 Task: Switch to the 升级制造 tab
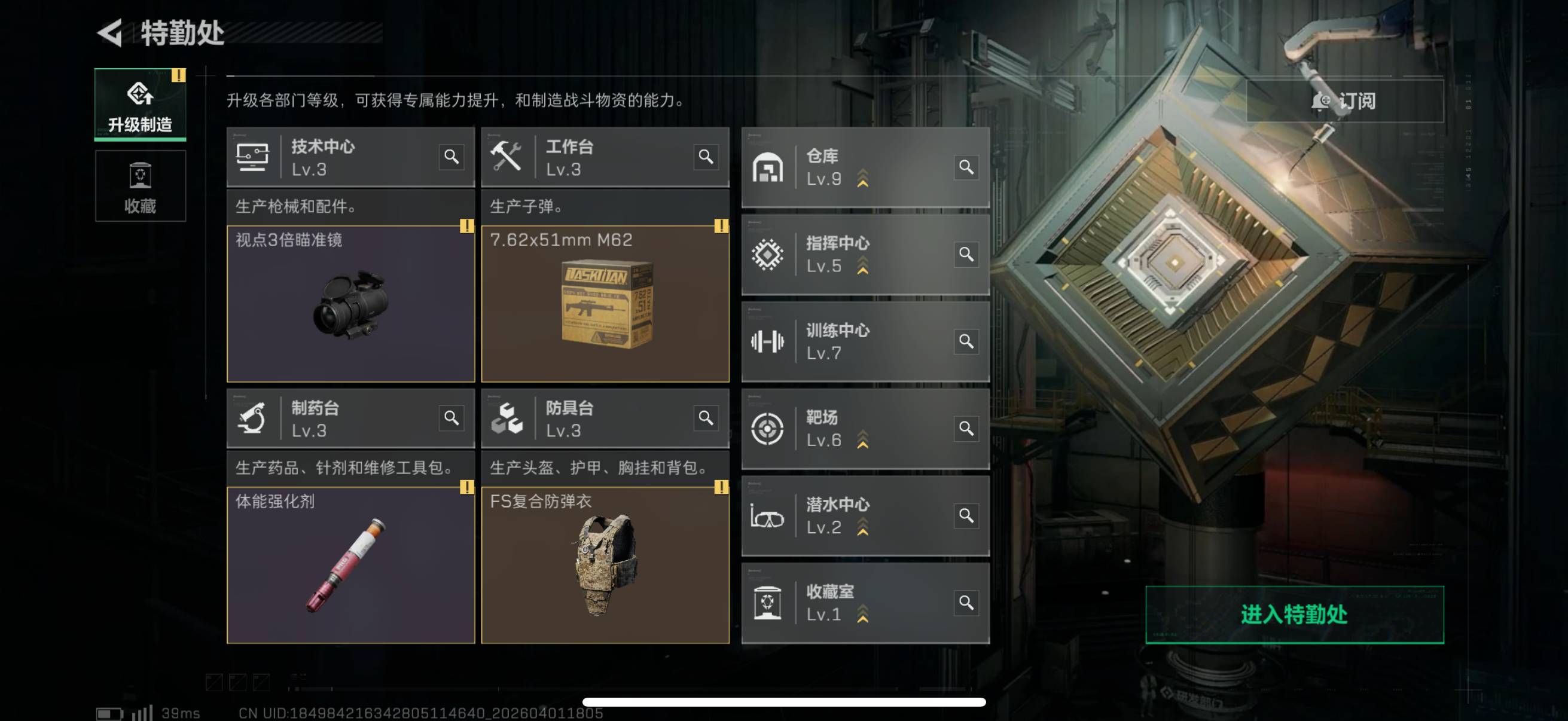pyautogui.click(x=140, y=105)
